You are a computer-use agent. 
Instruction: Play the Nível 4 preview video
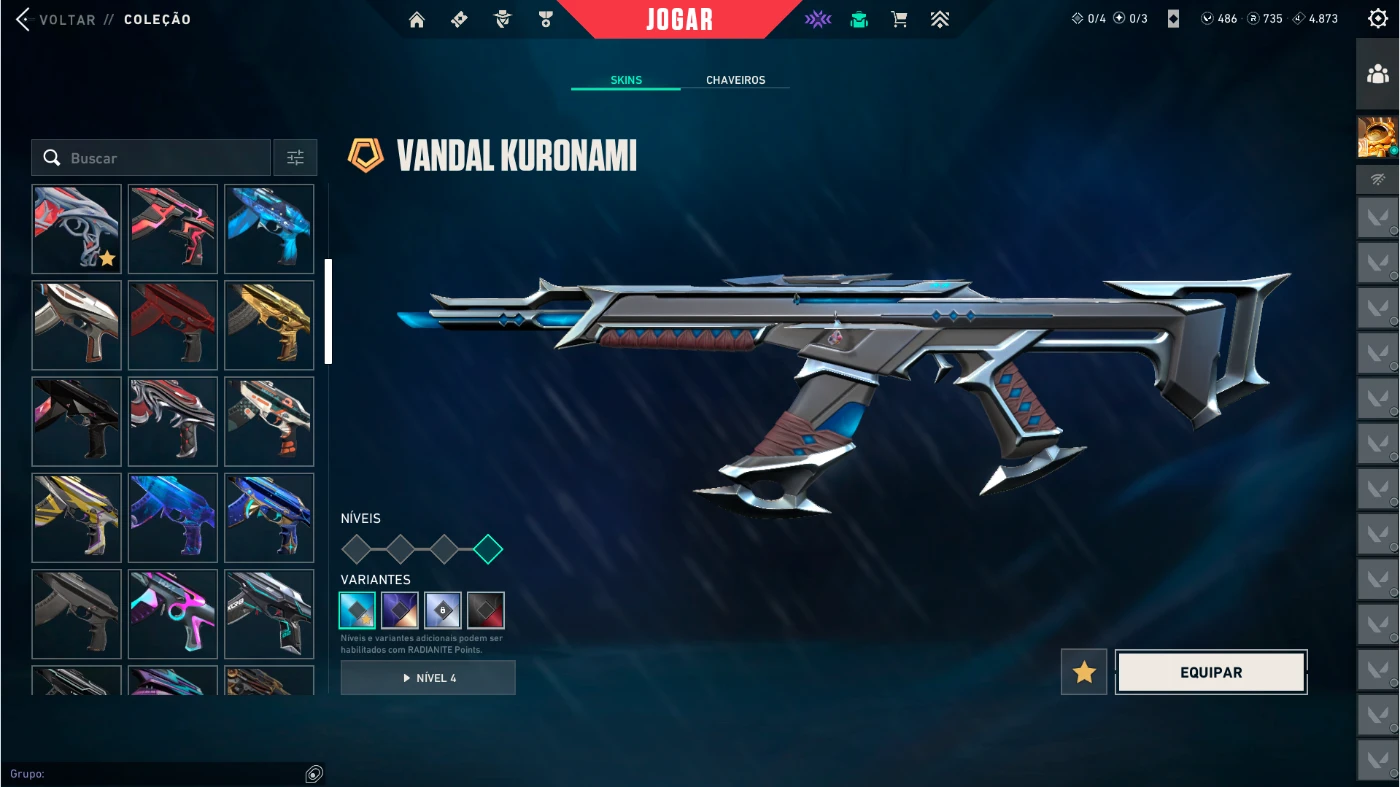[428, 678]
